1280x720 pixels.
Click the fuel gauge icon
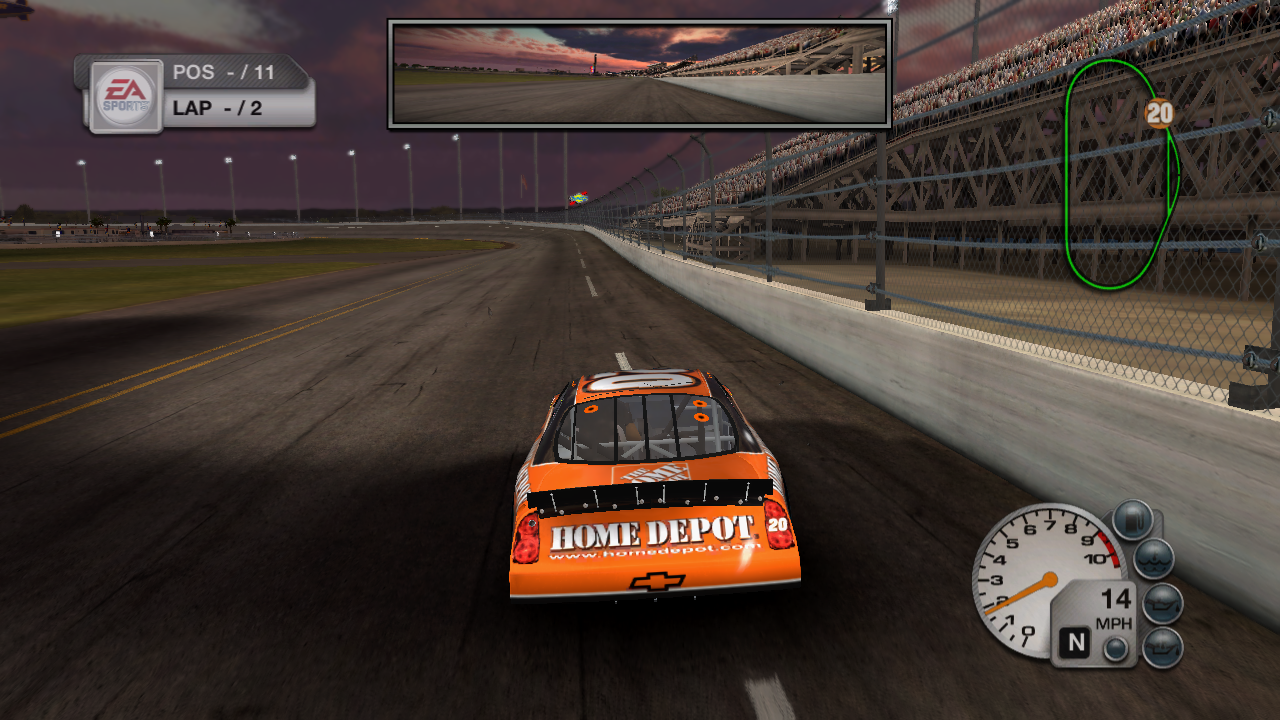(1131, 517)
